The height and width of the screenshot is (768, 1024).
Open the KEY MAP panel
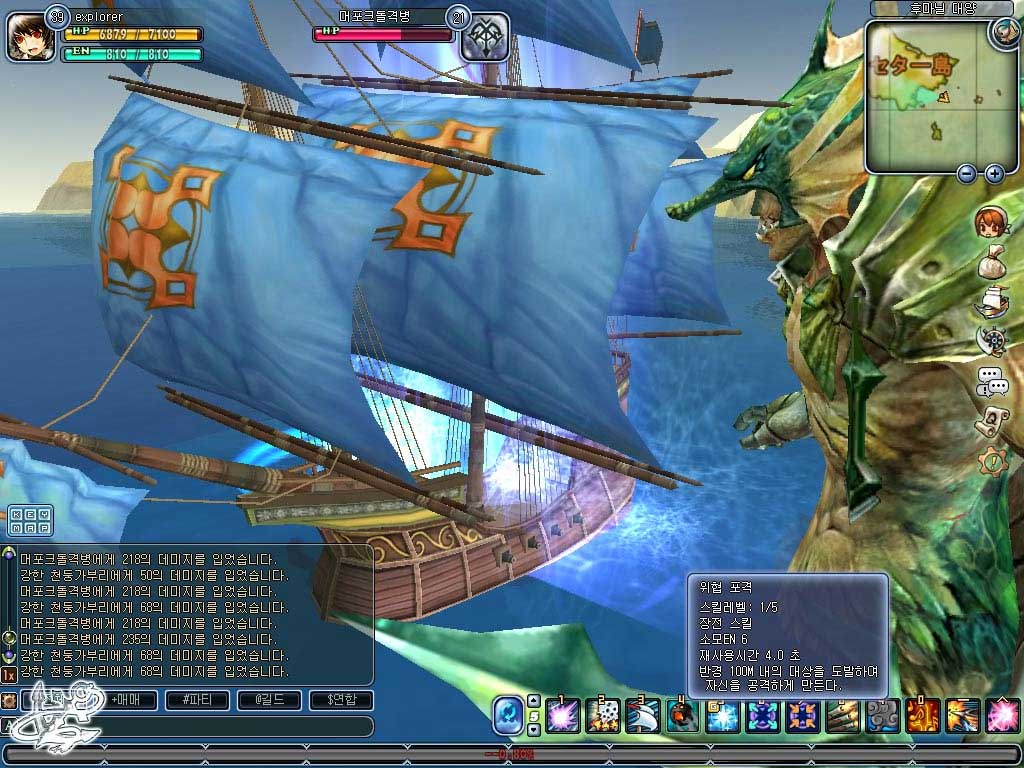30,521
